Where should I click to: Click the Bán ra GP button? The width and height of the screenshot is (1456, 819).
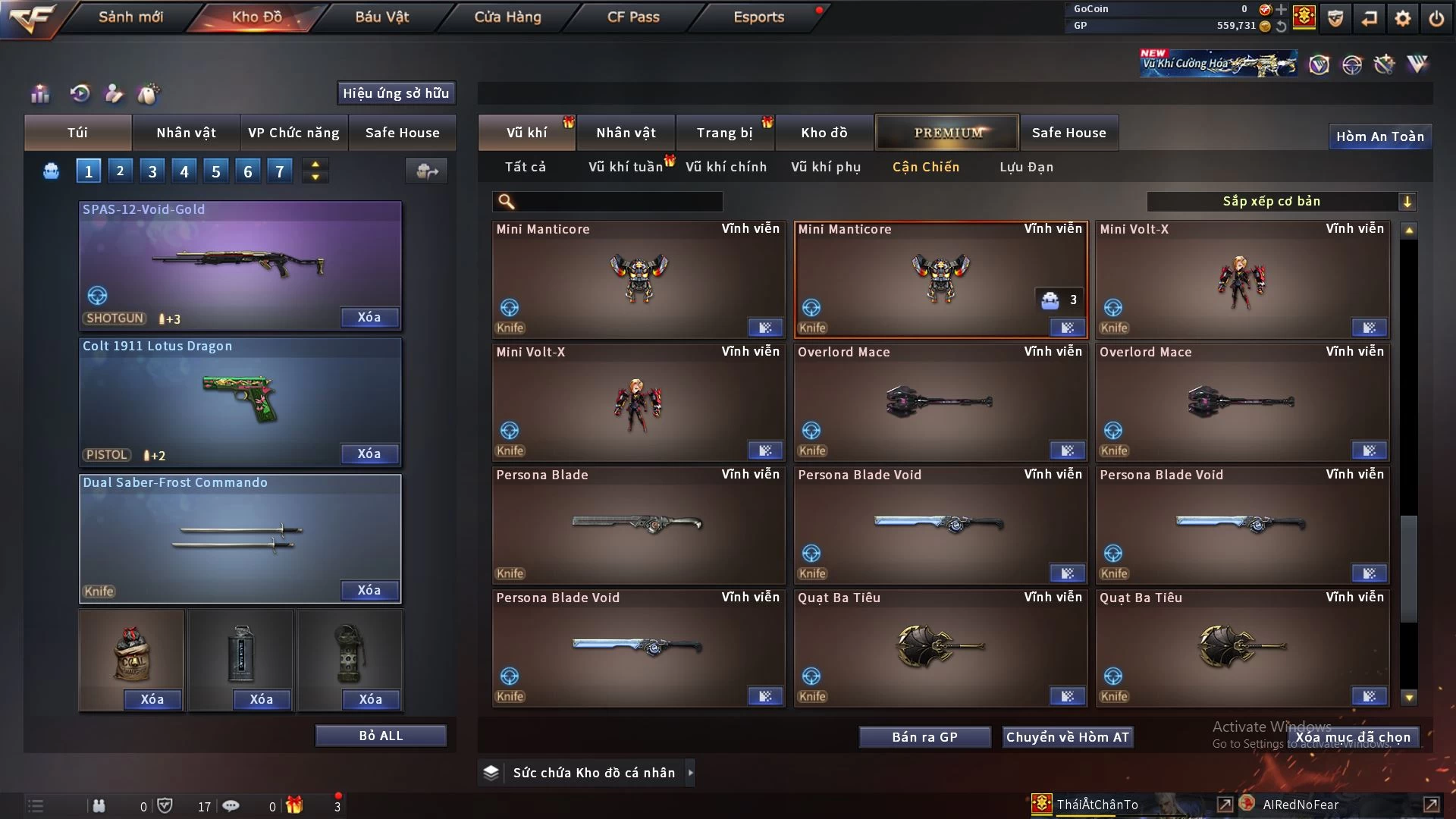pos(924,737)
